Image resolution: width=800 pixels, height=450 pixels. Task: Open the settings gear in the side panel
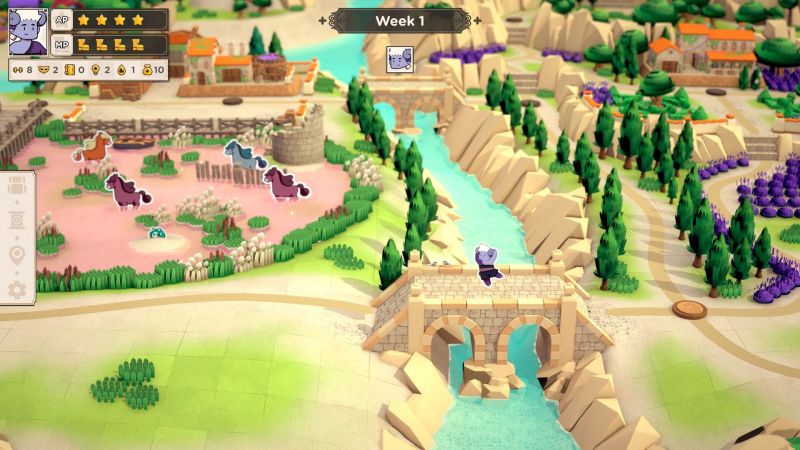16,290
